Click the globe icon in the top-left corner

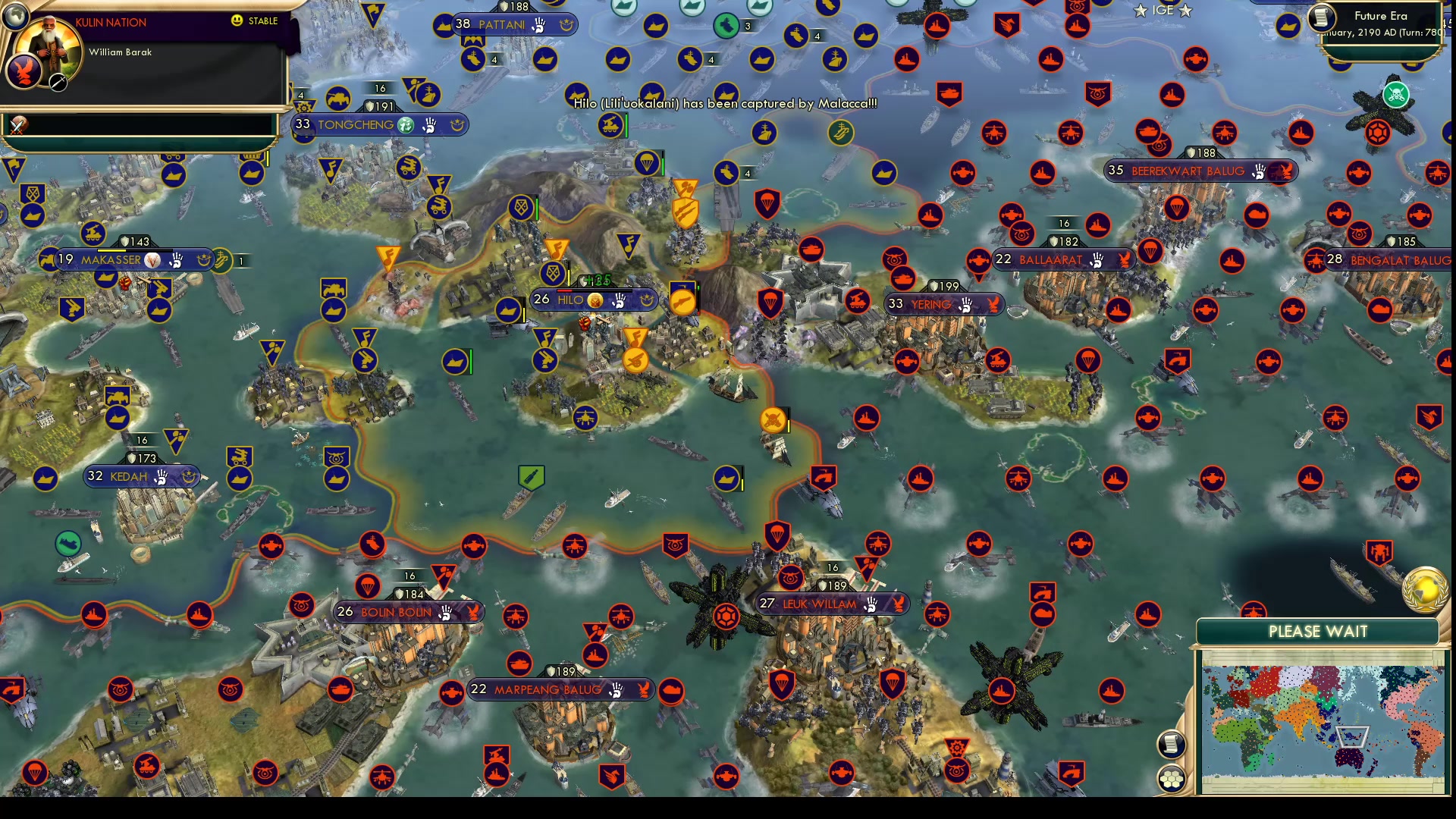tap(17, 15)
